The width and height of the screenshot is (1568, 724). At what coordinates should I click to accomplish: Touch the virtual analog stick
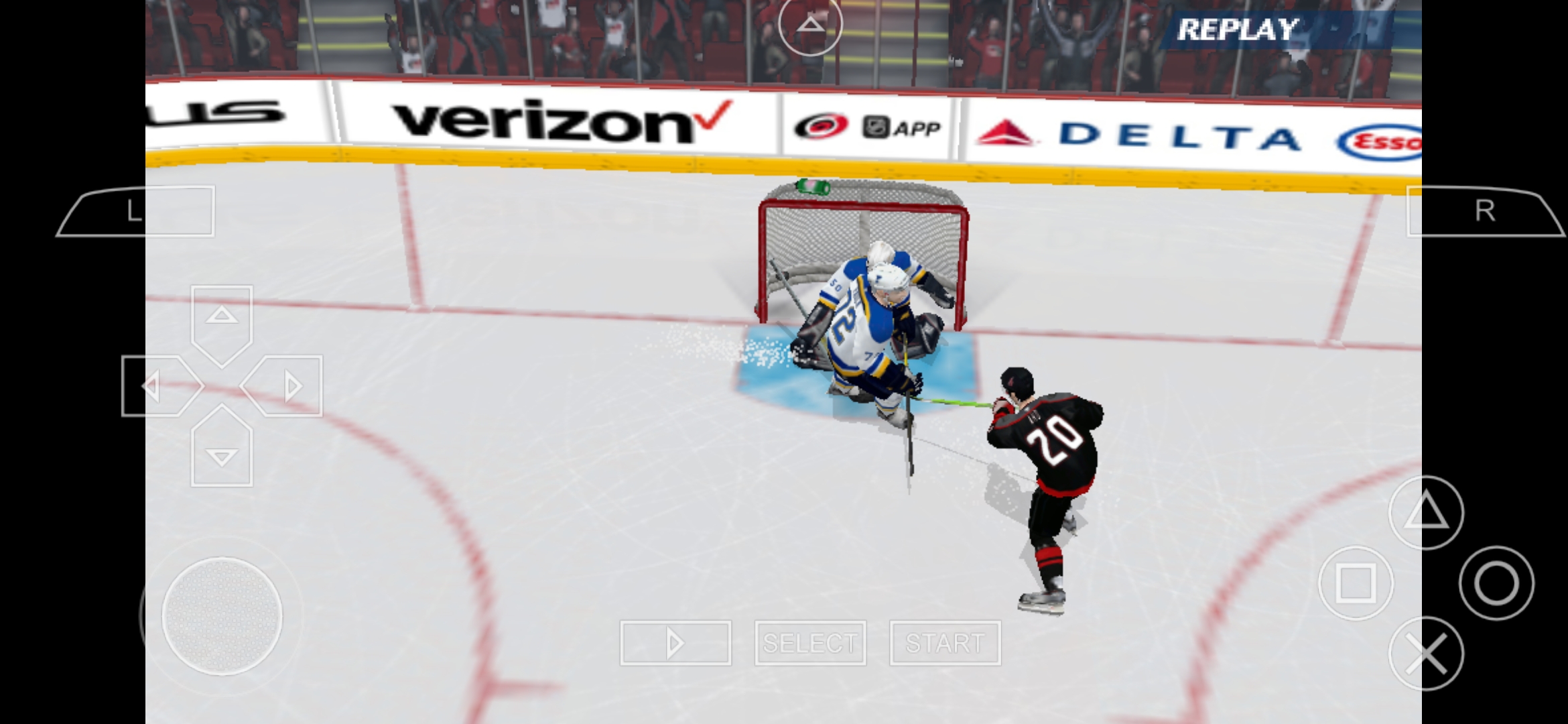tap(222, 616)
